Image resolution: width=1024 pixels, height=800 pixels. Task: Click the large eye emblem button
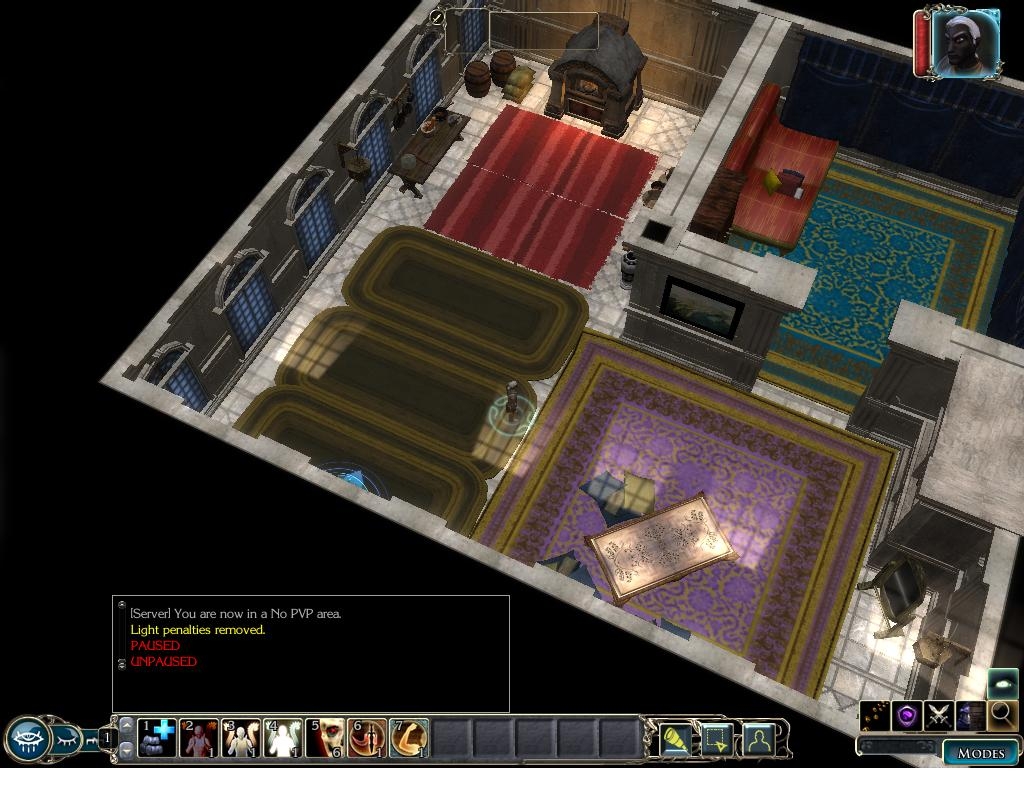(x=27, y=740)
